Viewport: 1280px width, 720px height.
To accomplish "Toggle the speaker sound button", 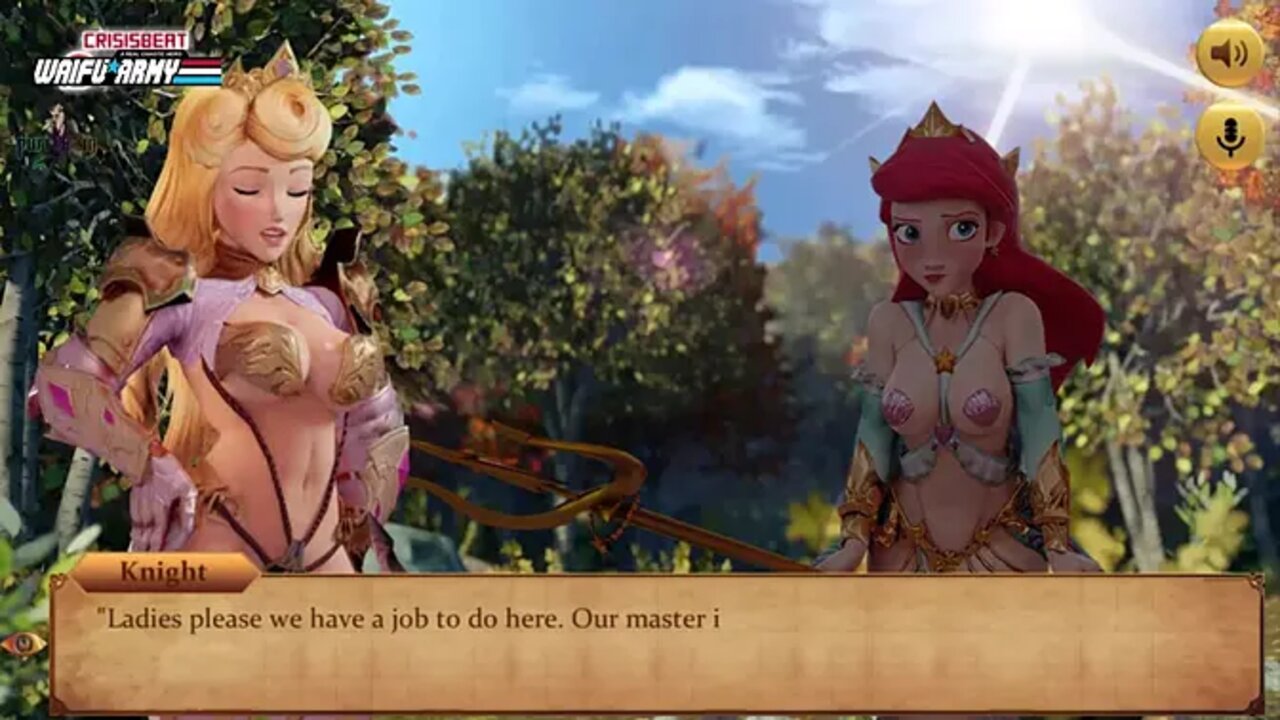I will tap(1230, 54).
